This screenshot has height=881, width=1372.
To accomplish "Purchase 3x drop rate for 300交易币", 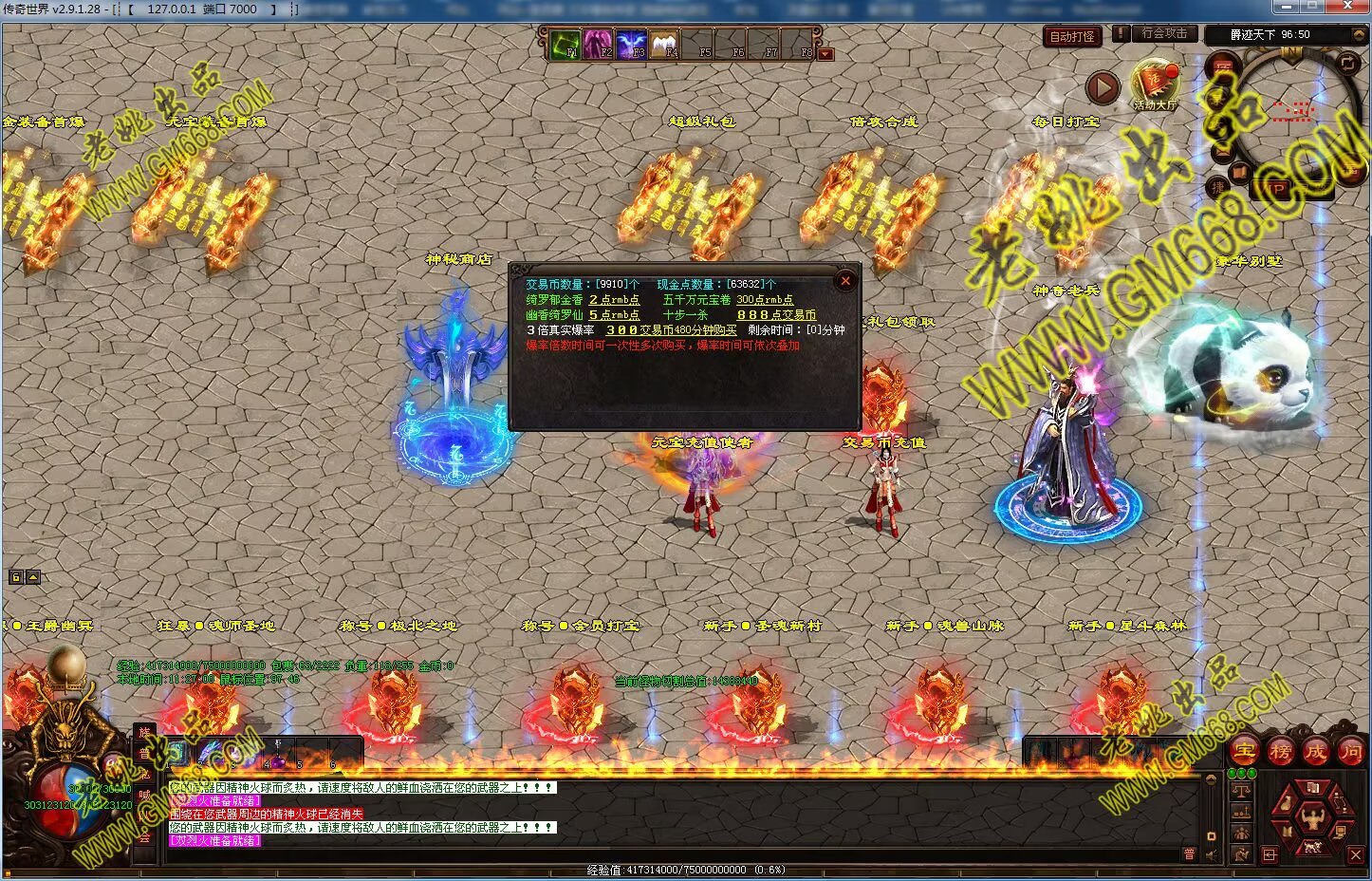I will (x=671, y=330).
